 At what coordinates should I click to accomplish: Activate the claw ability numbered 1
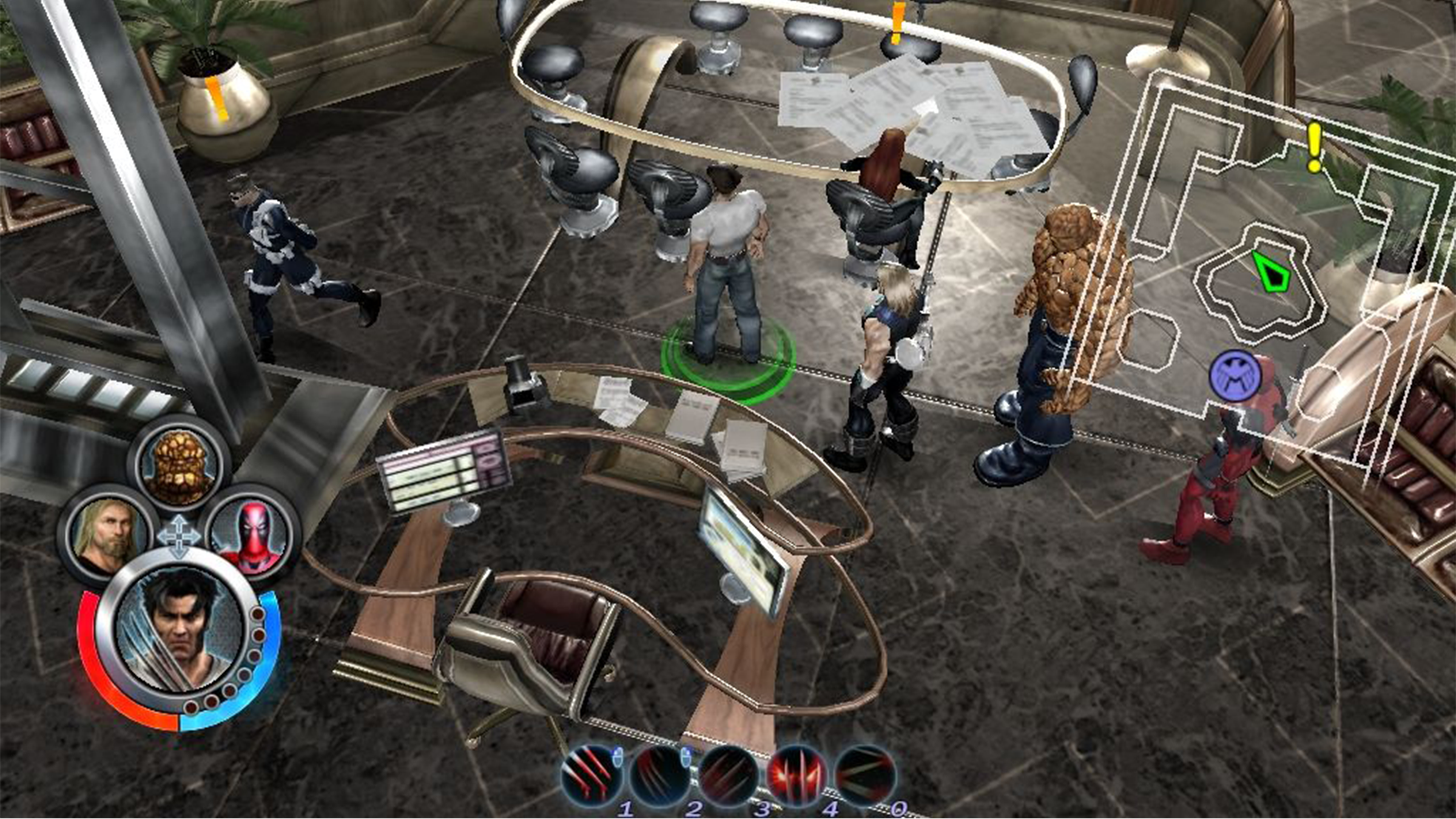coord(591,778)
